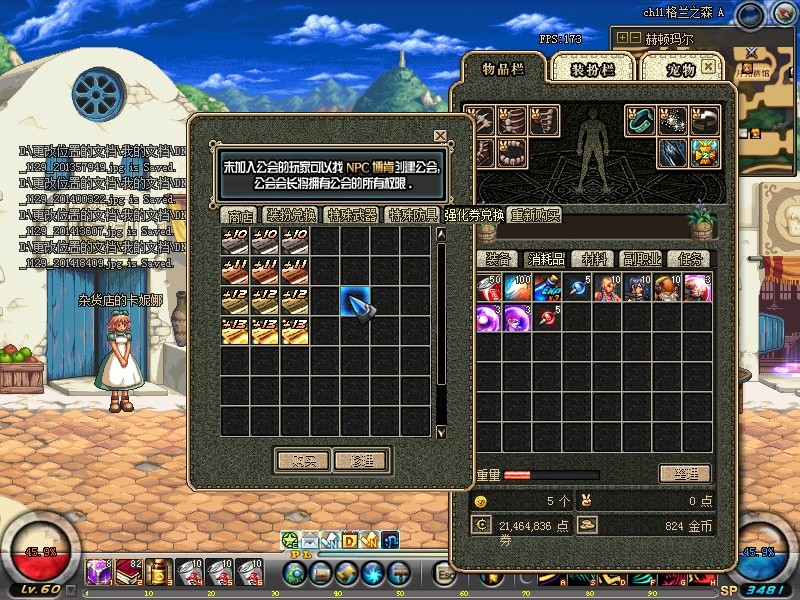
Task: Close the shop window
Action: tap(440, 135)
